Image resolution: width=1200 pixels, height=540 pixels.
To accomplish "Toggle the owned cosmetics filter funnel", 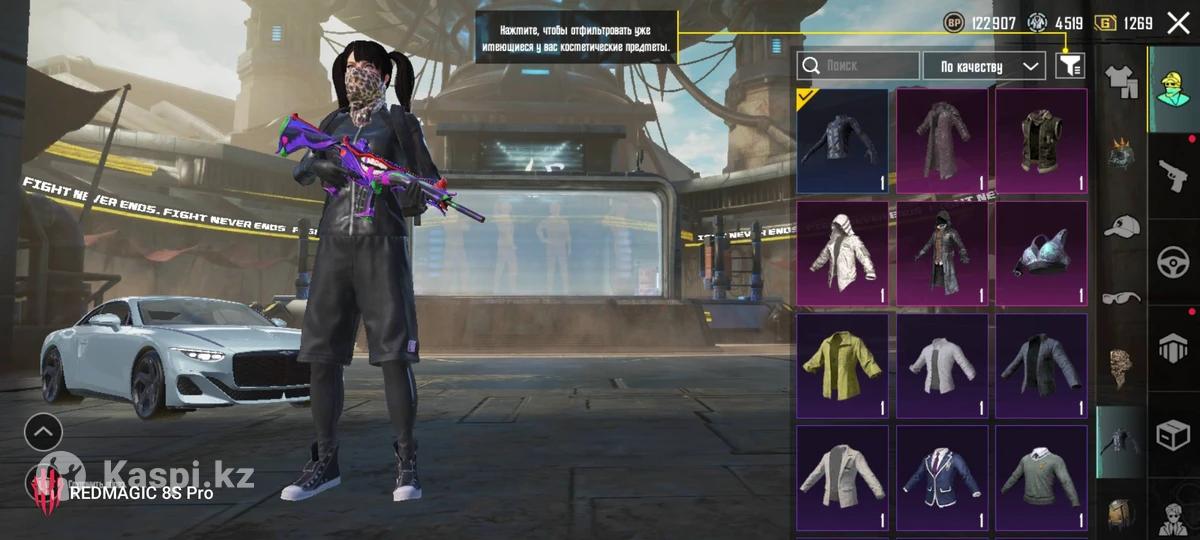I will tap(1070, 66).
